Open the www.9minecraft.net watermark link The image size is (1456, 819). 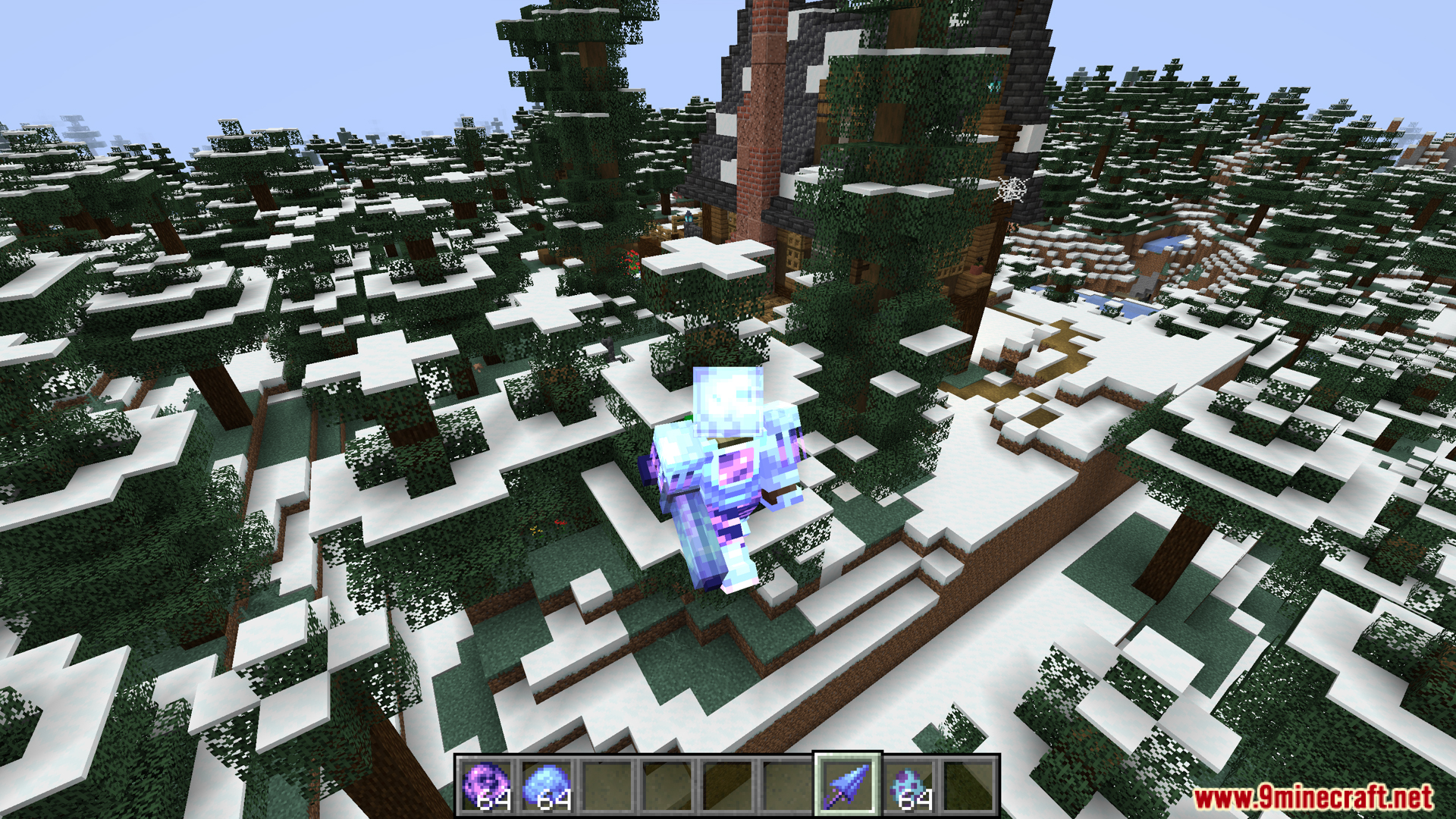[1313, 797]
